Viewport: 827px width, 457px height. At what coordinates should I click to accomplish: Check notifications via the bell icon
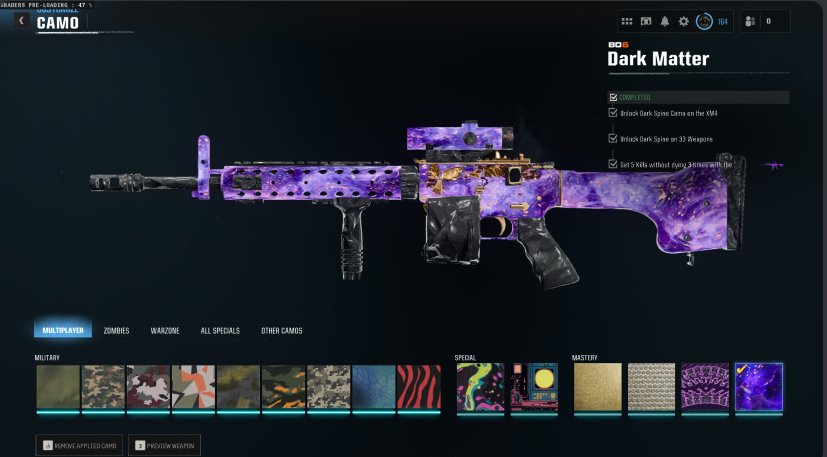665,21
